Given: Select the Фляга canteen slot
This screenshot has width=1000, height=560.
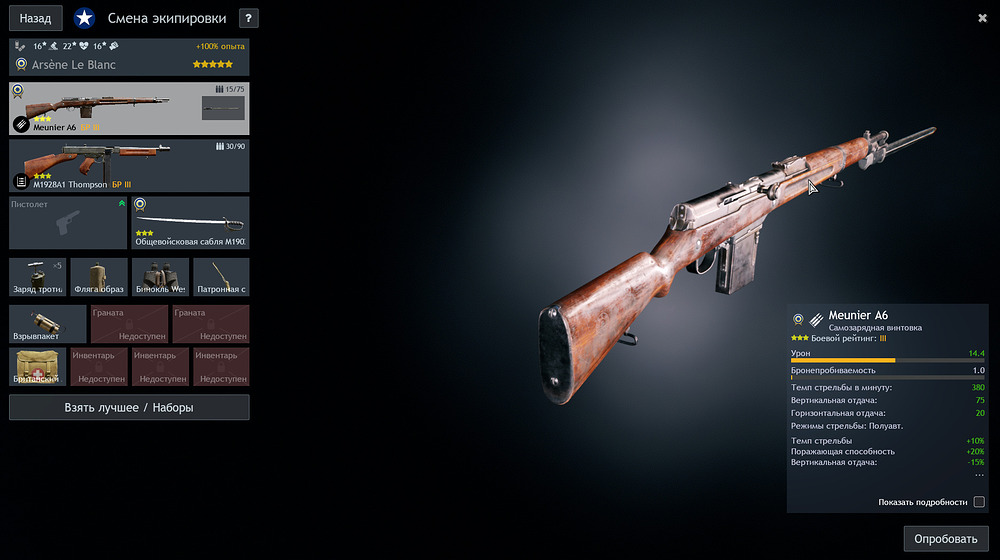Looking at the screenshot, I should [99, 277].
